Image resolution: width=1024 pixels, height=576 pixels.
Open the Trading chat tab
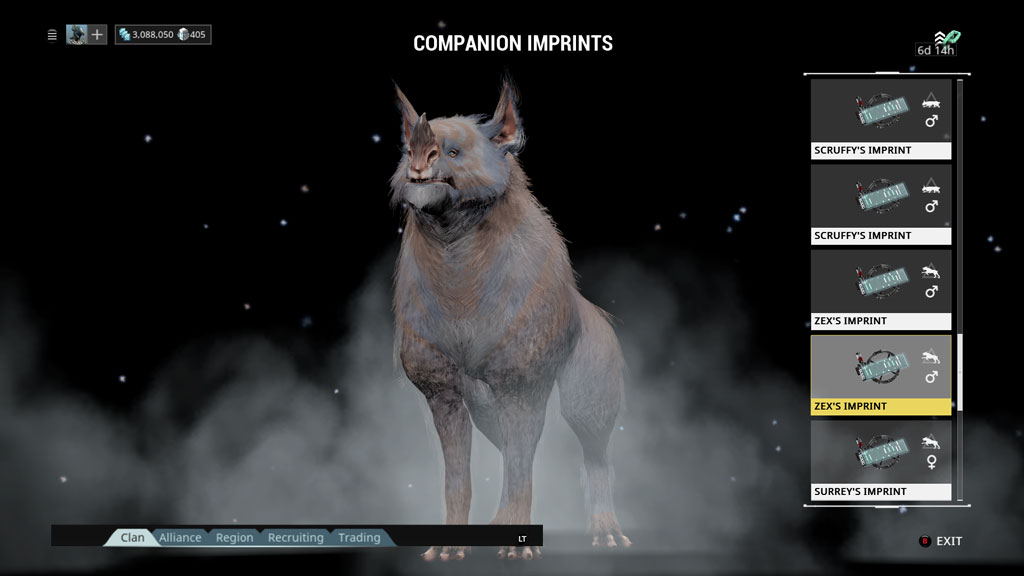click(359, 538)
